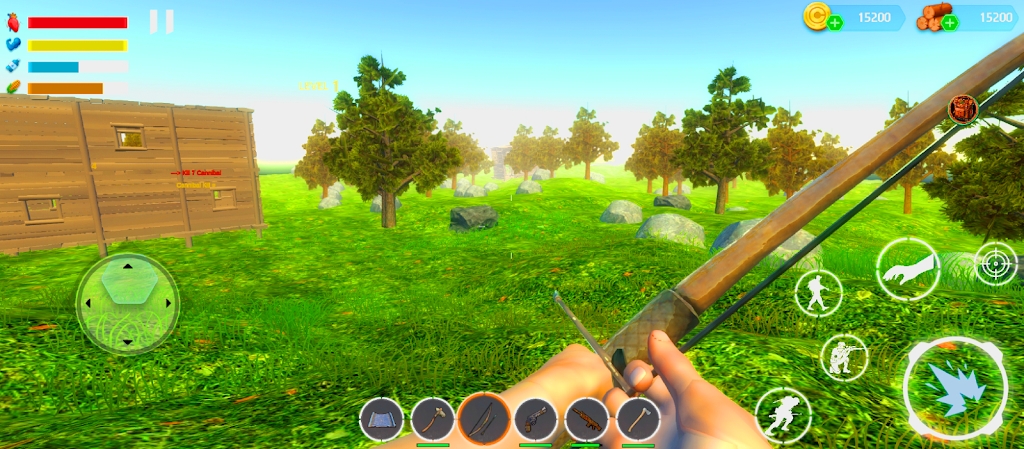Select the map slot in the hotbar
The height and width of the screenshot is (449, 1024).
(x=381, y=419)
